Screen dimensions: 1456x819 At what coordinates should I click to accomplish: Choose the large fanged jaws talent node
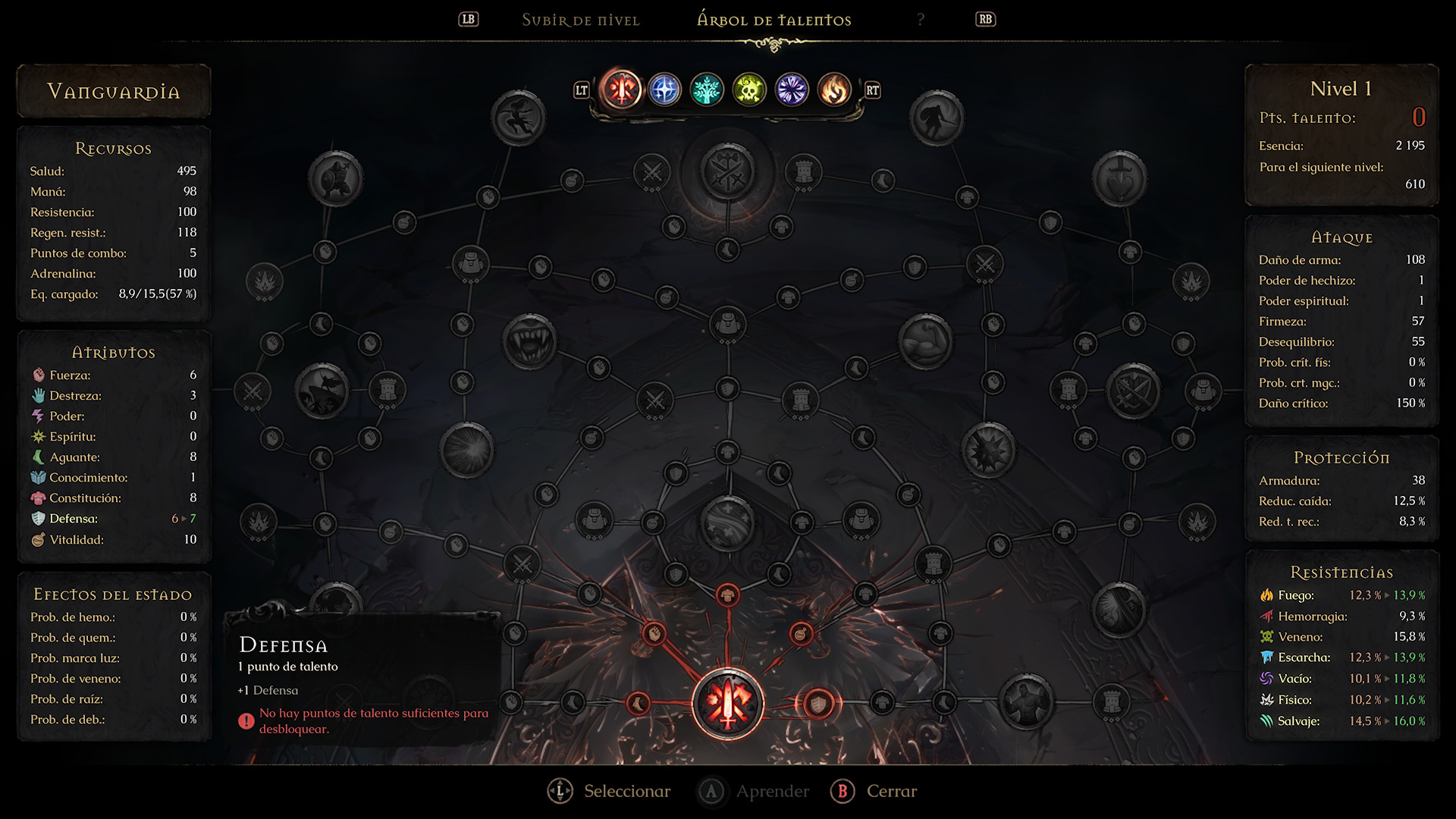(529, 340)
